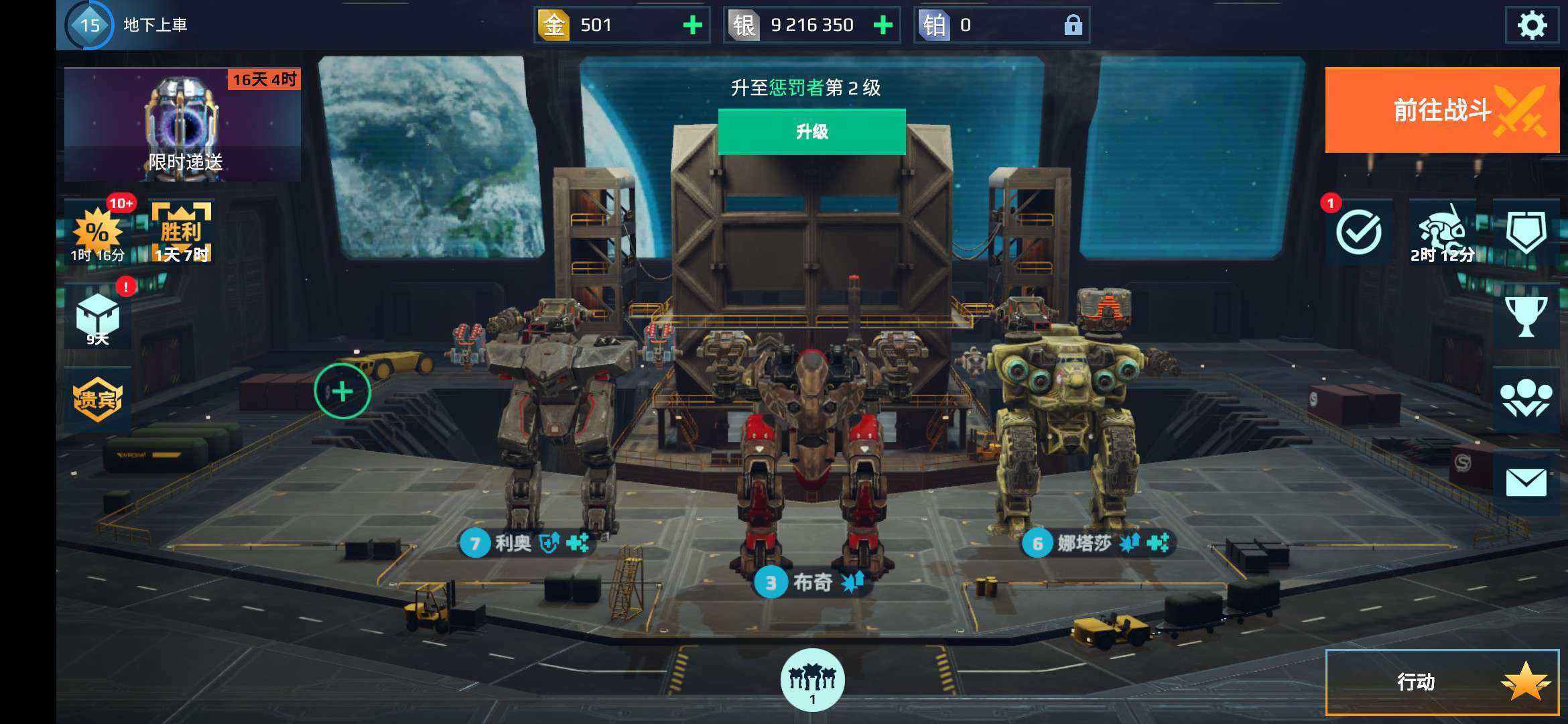Open the robot event with 2时12分 timer
Screen dimensions: 1568x724
1442,232
